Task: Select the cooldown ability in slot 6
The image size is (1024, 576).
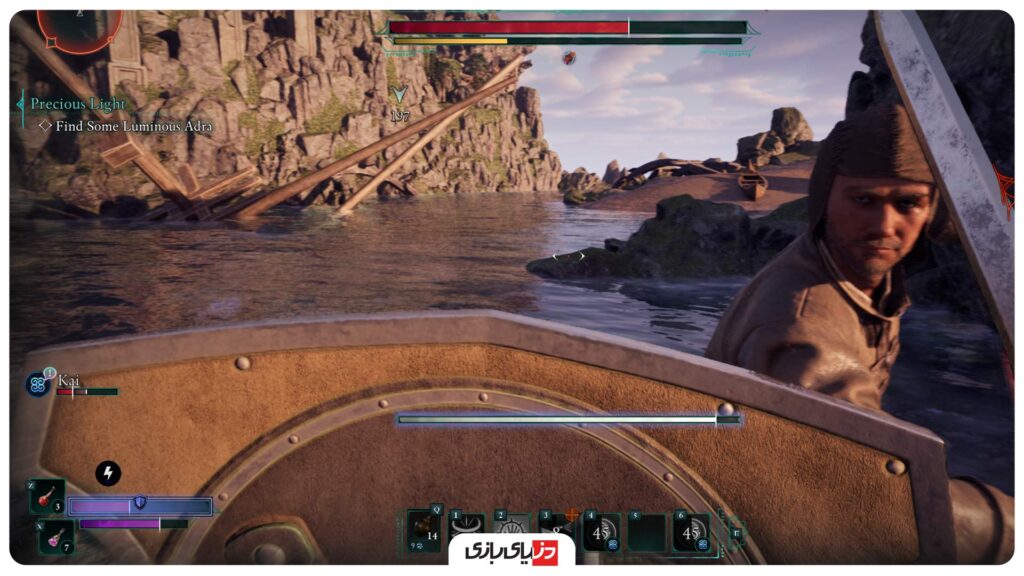Action: tap(691, 532)
